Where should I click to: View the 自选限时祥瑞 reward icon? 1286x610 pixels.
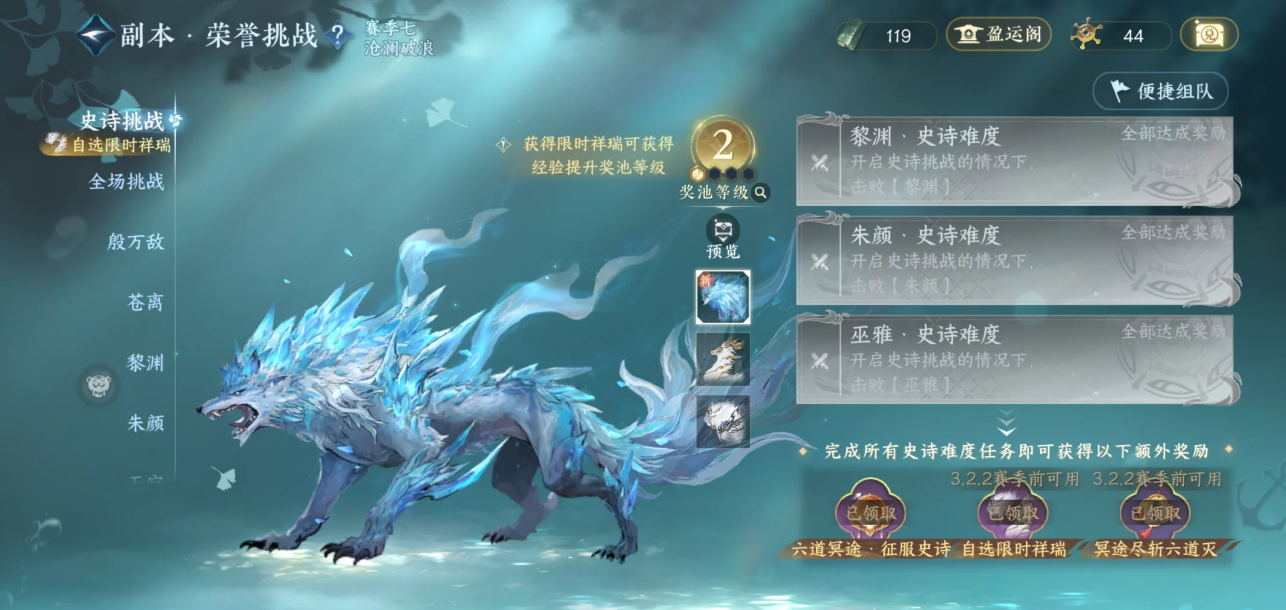[x=1012, y=513]
